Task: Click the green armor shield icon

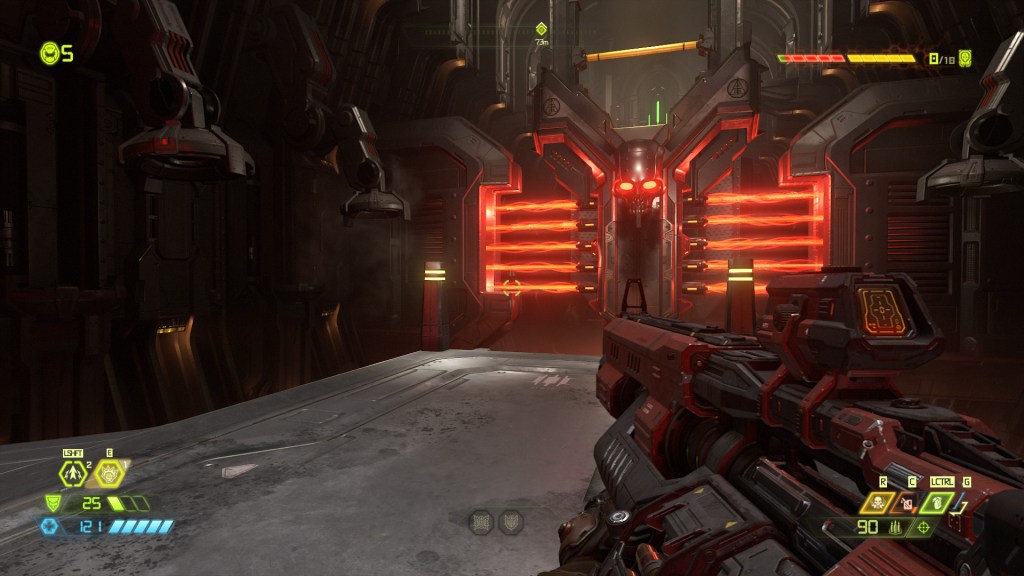Action: [x=51, y=503]
